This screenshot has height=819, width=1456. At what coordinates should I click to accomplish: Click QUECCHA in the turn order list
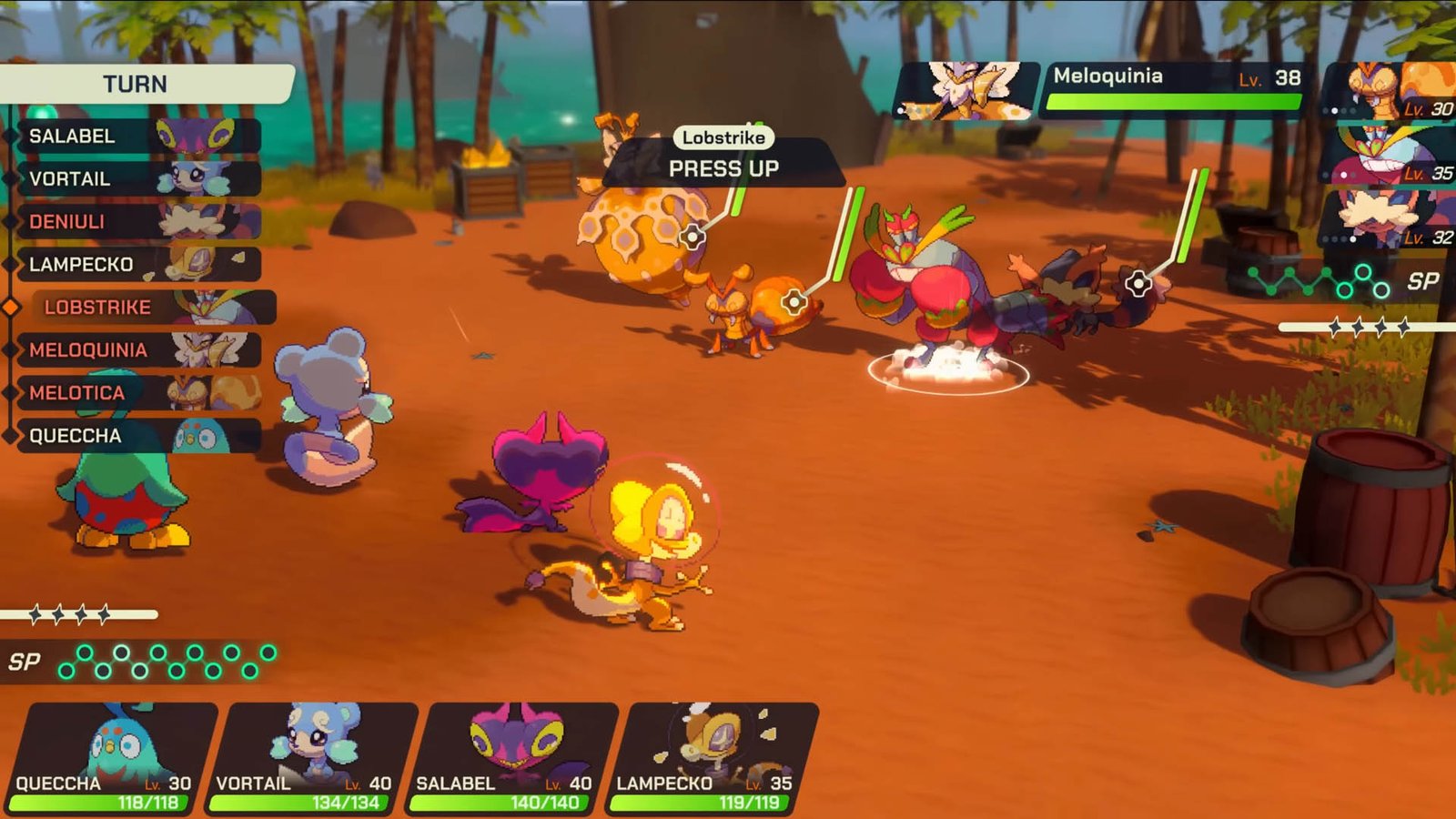coord(136,436)
